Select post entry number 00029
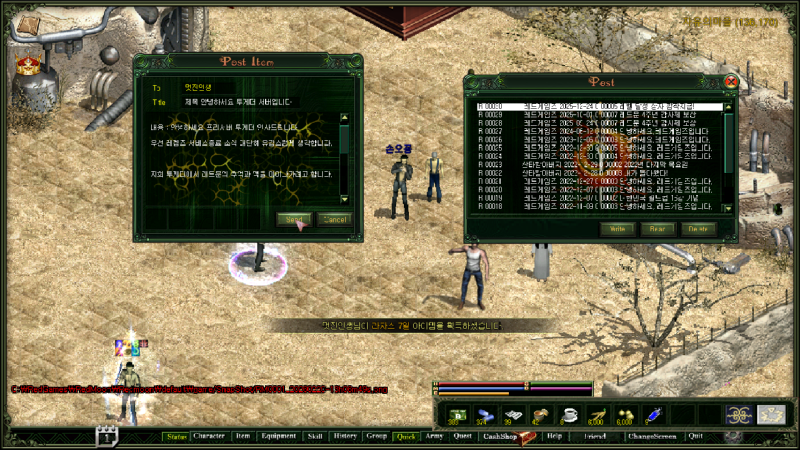Screen dimensions: 800x450 click(x=600, y=116)
